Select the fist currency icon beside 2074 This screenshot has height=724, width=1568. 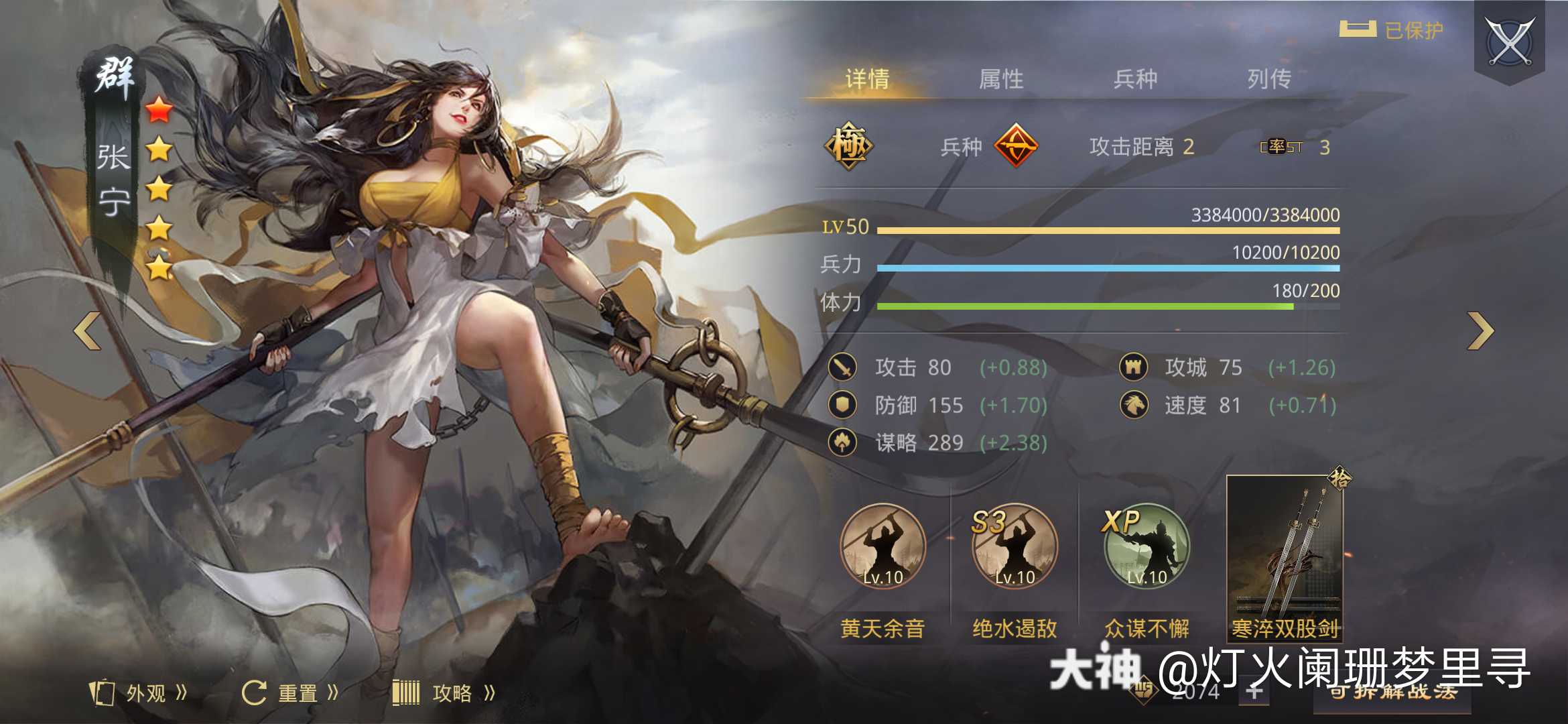(x=1144, y=692)
